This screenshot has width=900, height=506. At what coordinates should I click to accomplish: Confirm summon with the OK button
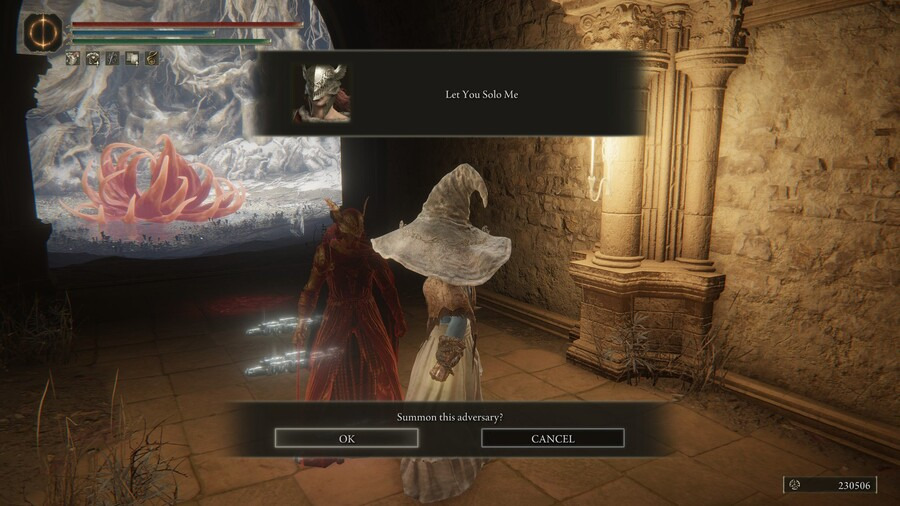(x=347, y=438)
